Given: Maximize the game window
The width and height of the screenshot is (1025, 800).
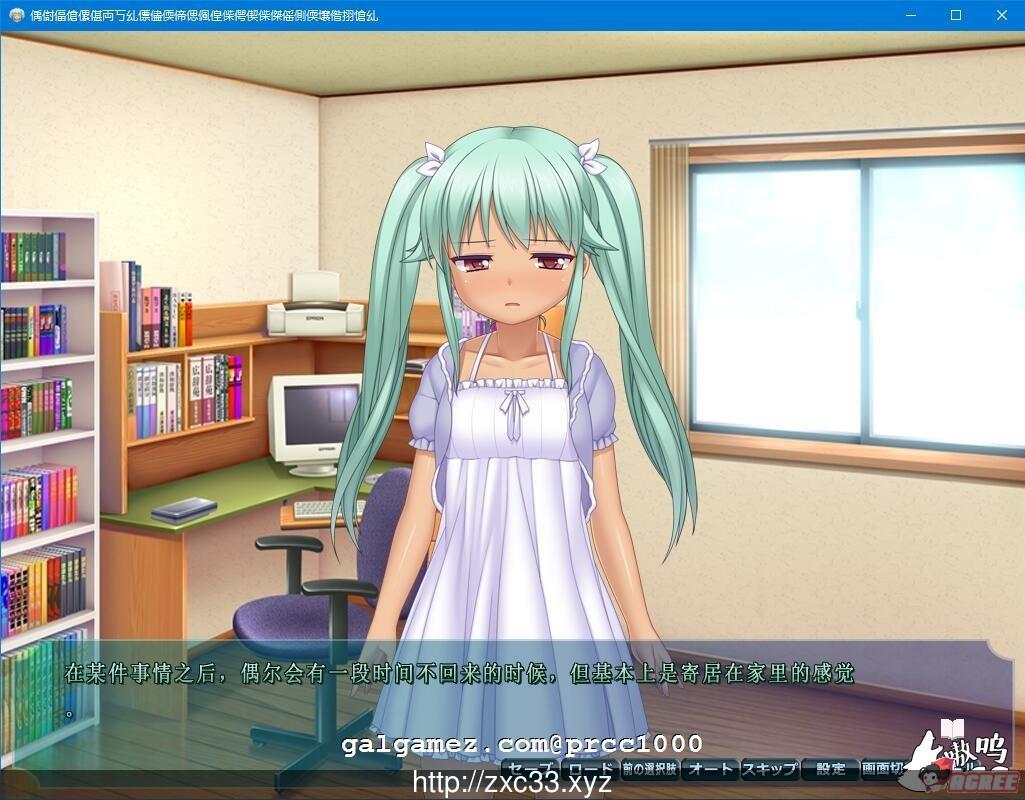Looking at the screenshot, I should click(956, 15).
